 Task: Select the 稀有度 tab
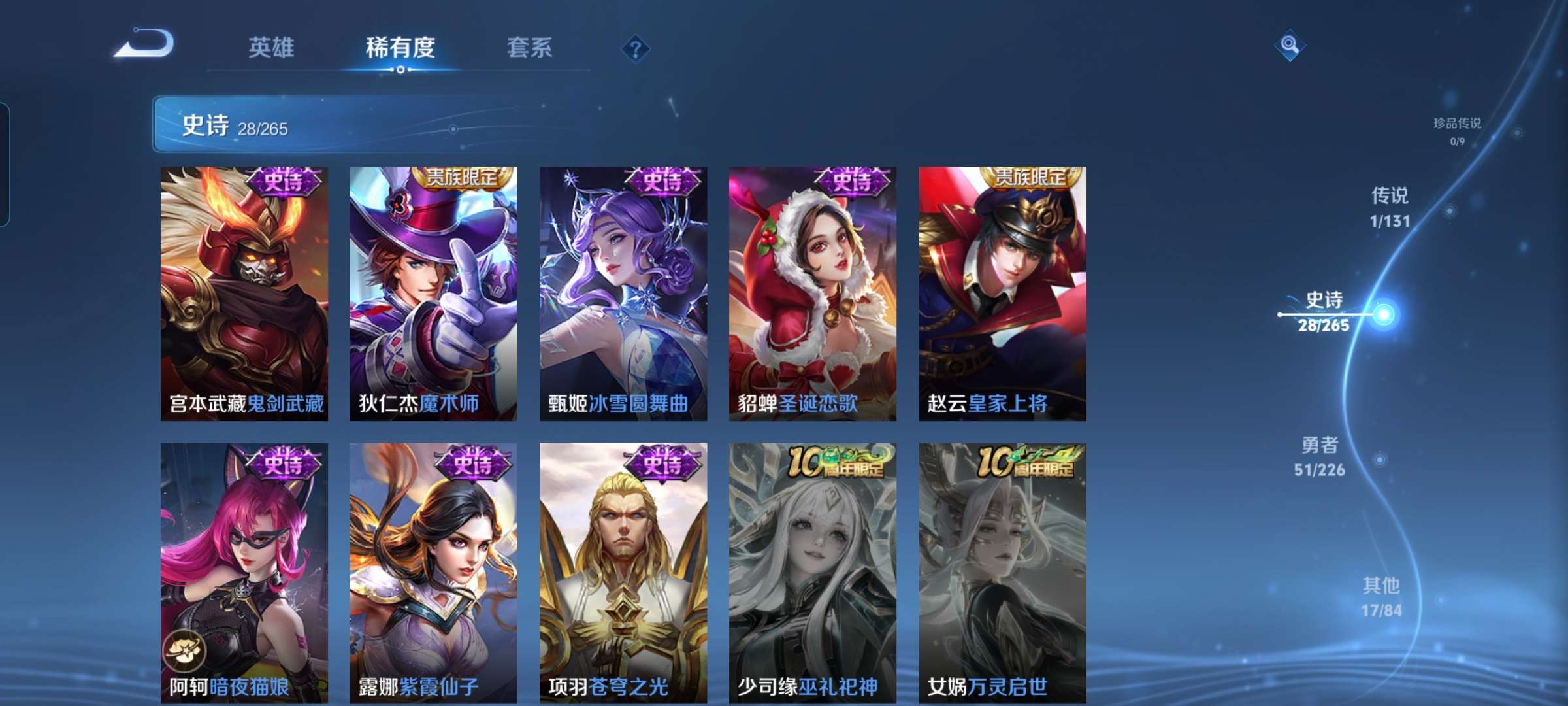[x=400, y=47]
